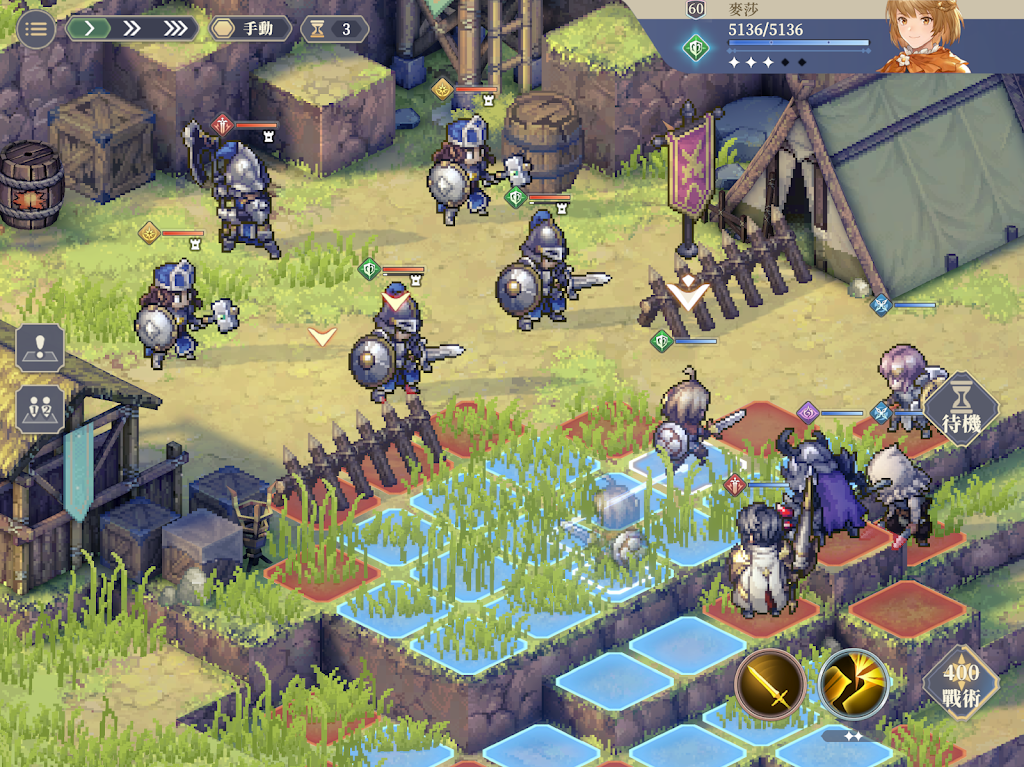Open the main menu list button

(36, 28)
